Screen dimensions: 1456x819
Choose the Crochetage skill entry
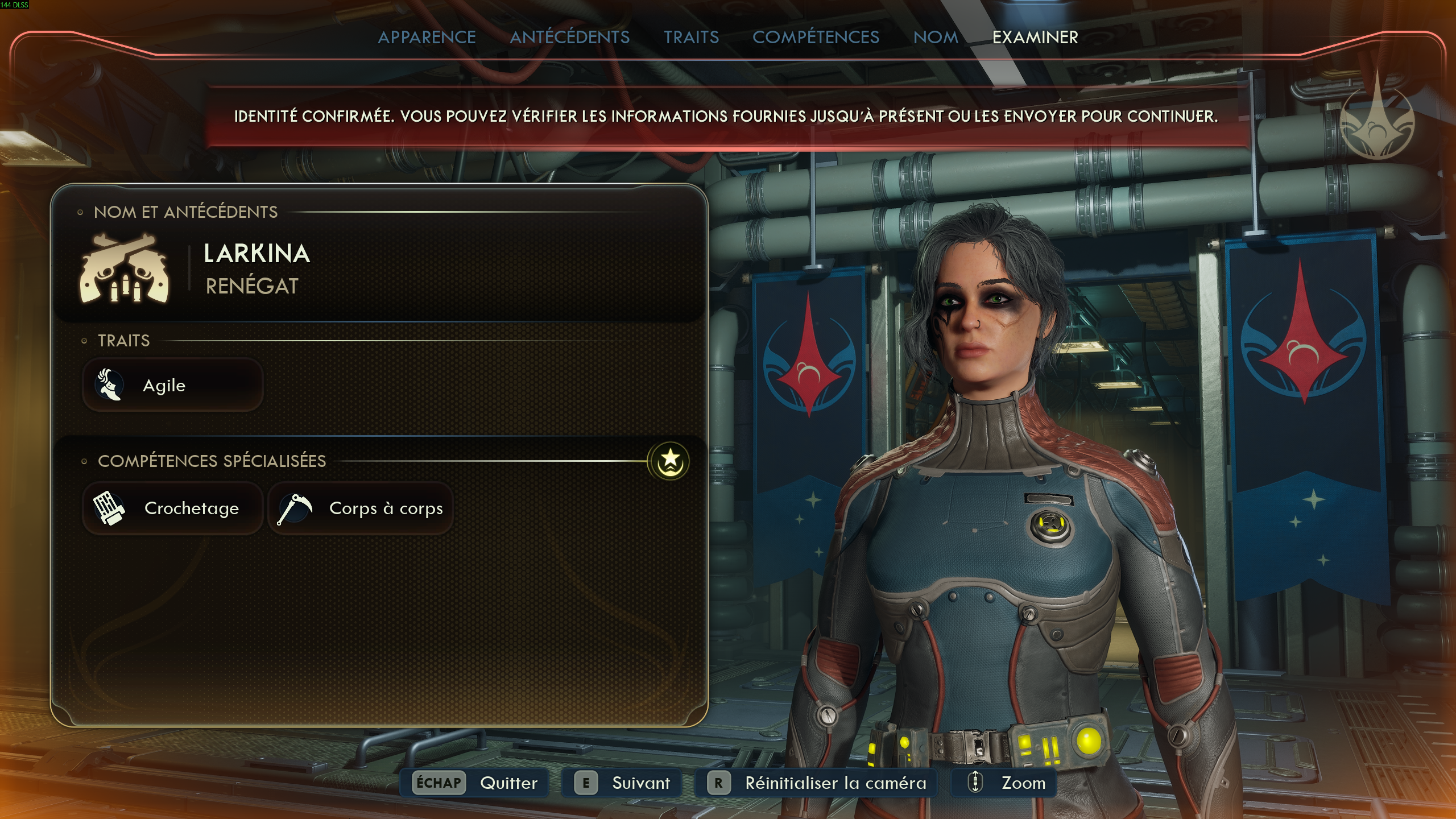(173, 508)
